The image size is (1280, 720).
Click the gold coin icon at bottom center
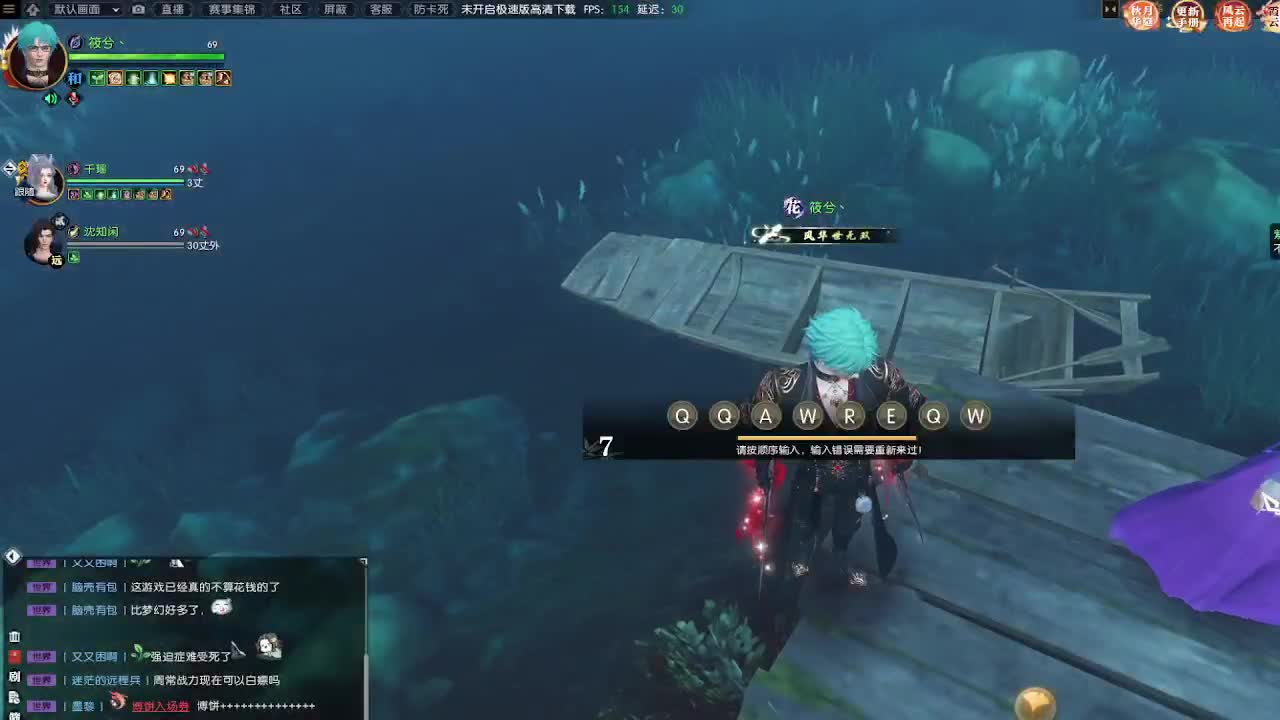coord(1035,705)
